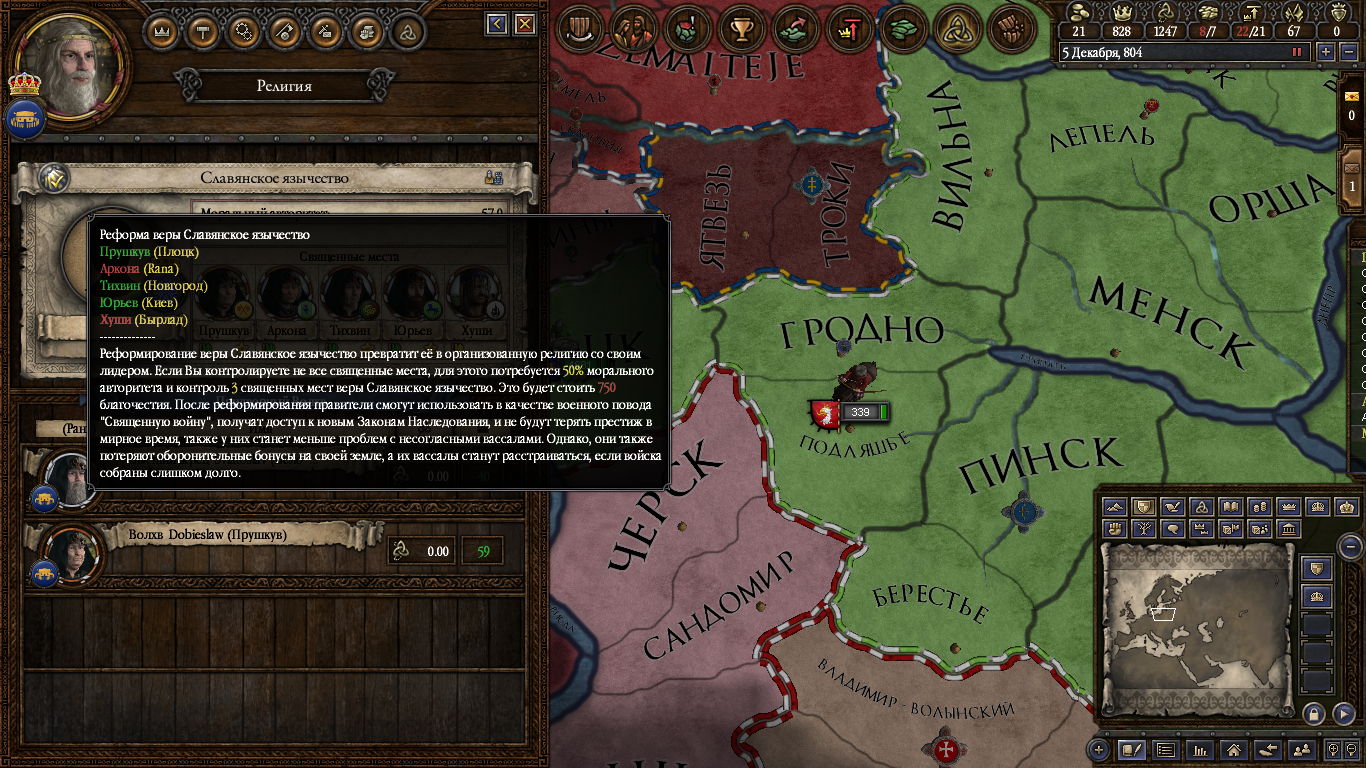
Task: Increase game speed with the plus button
Action: [x=1326, y=52]
